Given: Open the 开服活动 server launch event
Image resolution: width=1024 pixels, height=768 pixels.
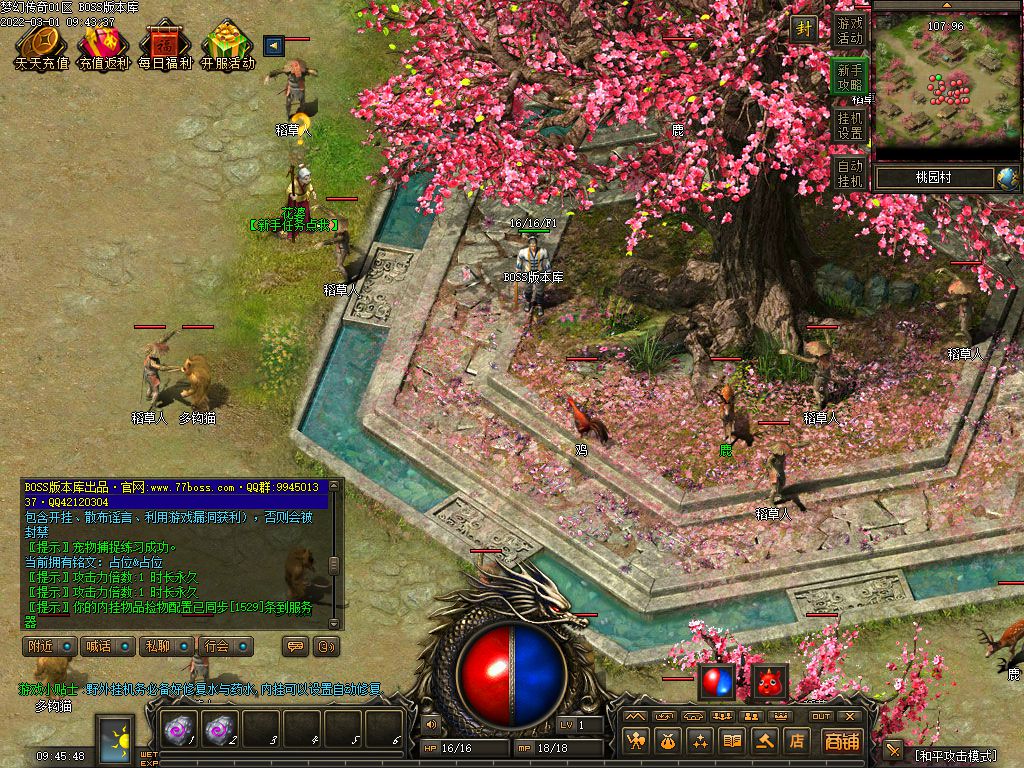Looking at the screenshot, I should (227, 45).
